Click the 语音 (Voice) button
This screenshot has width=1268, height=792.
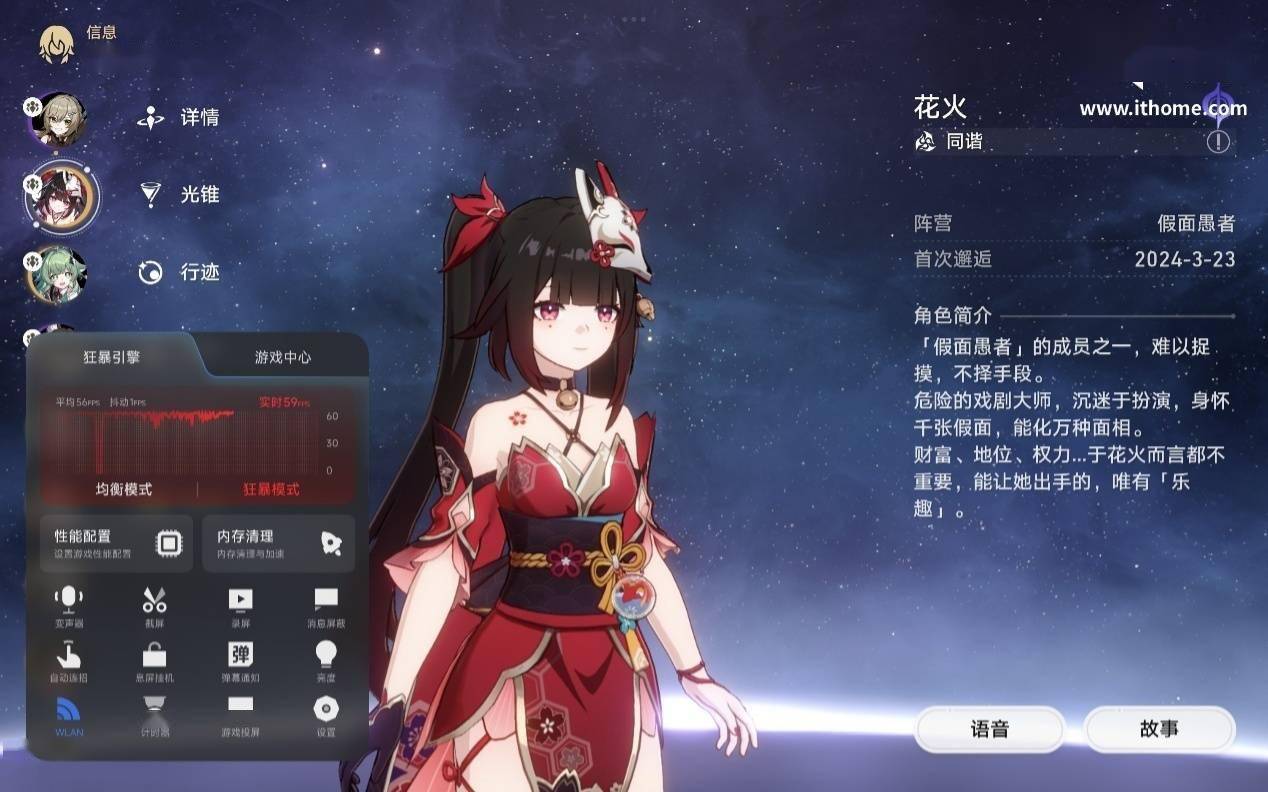989,729
